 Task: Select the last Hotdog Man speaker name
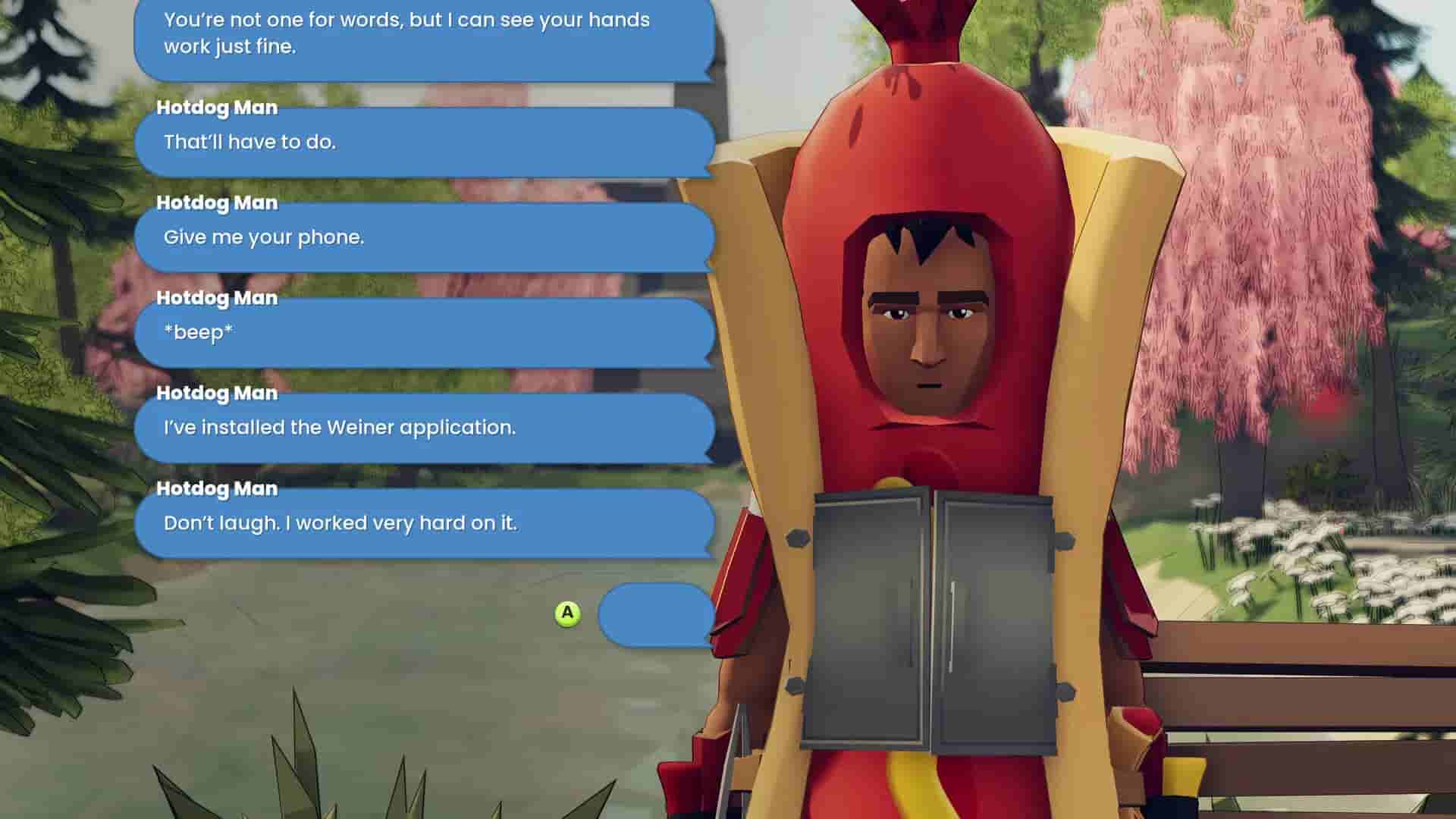[217, 489]
